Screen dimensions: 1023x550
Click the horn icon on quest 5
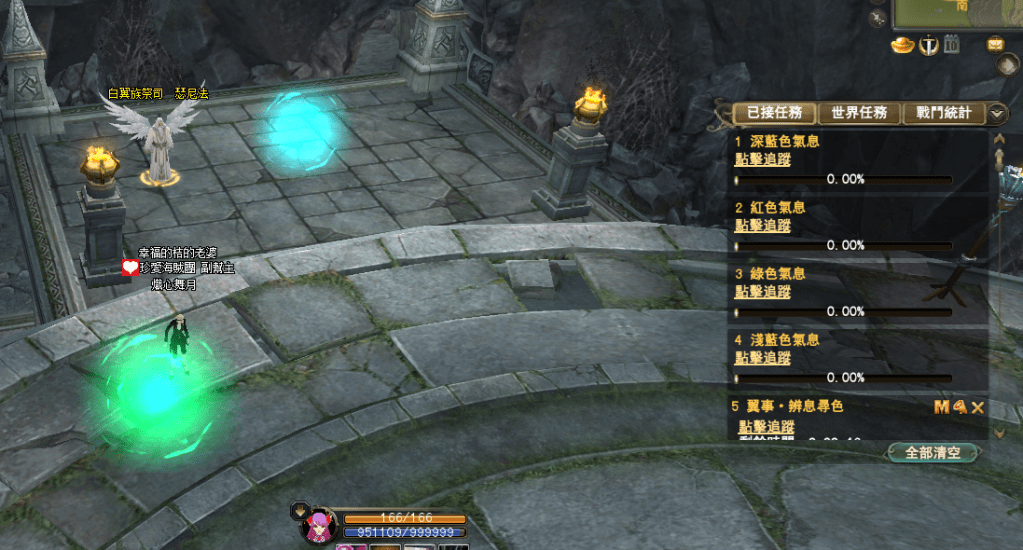(960, 407)
